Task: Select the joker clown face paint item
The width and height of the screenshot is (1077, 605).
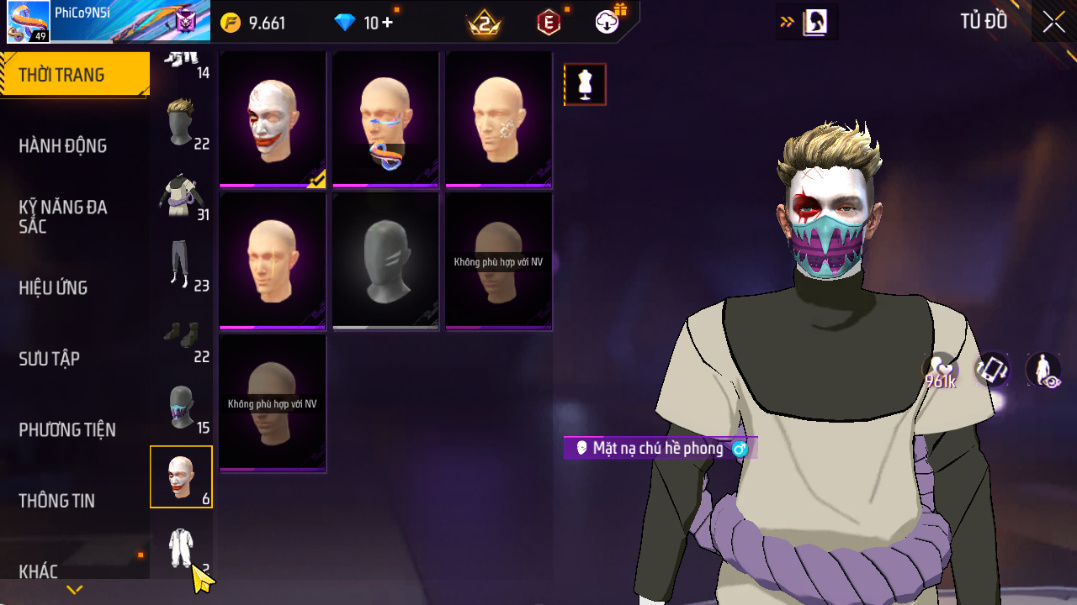Action: [273, 118]
